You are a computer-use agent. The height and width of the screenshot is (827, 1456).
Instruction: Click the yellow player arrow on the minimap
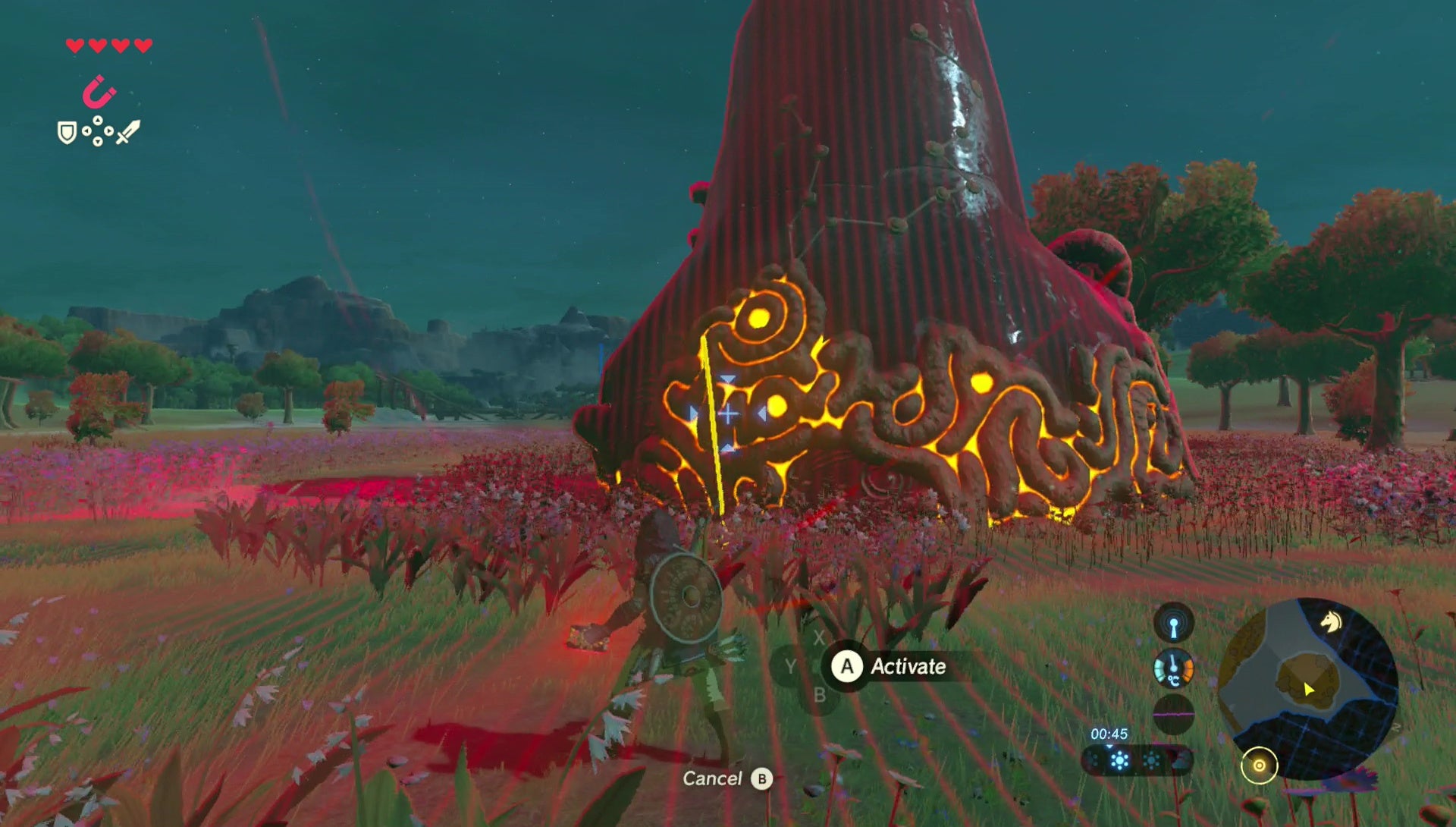pyautogui.click(x=1309, y=689)
